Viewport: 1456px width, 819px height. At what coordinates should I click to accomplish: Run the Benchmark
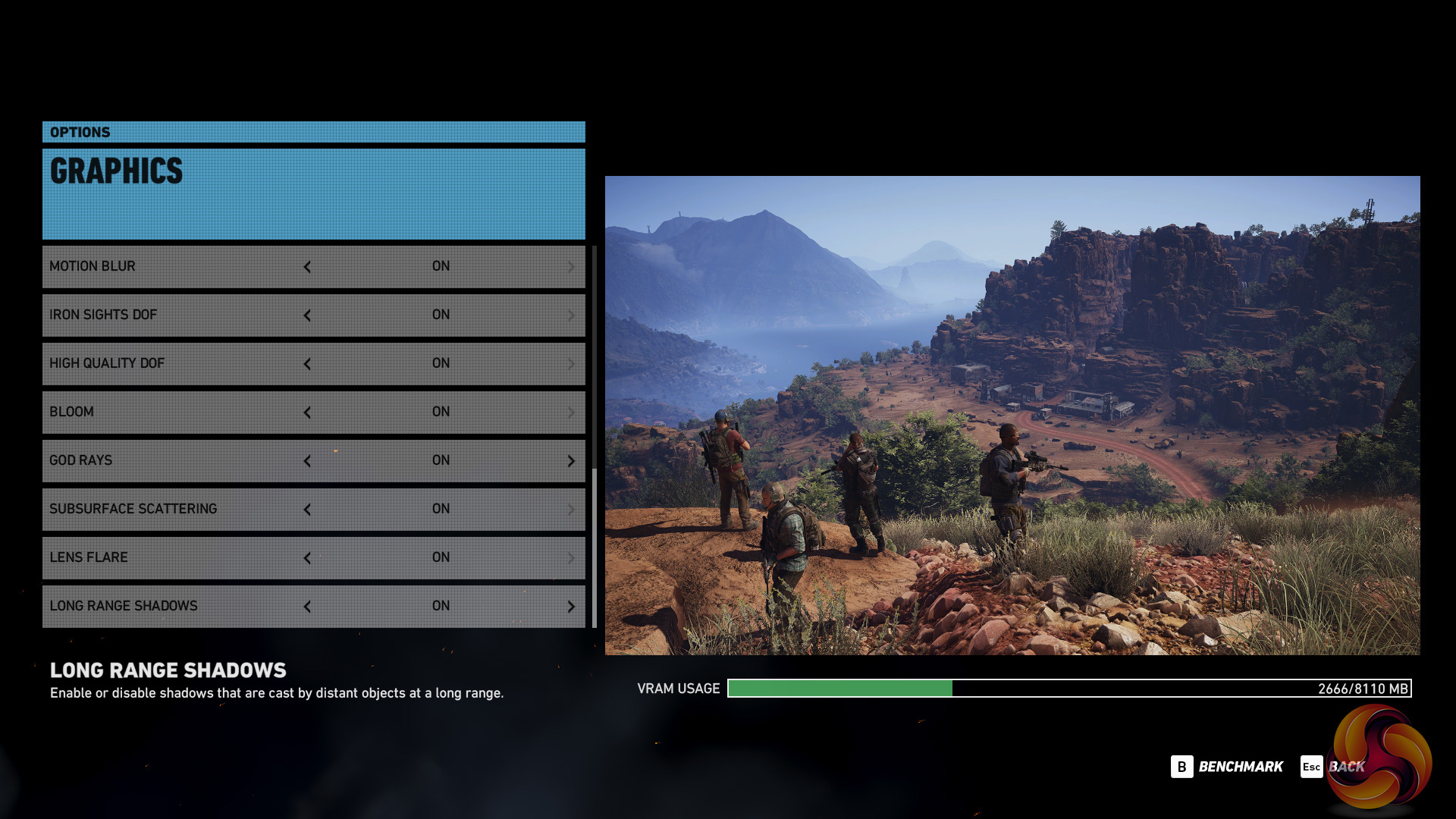pos(1227,767)
